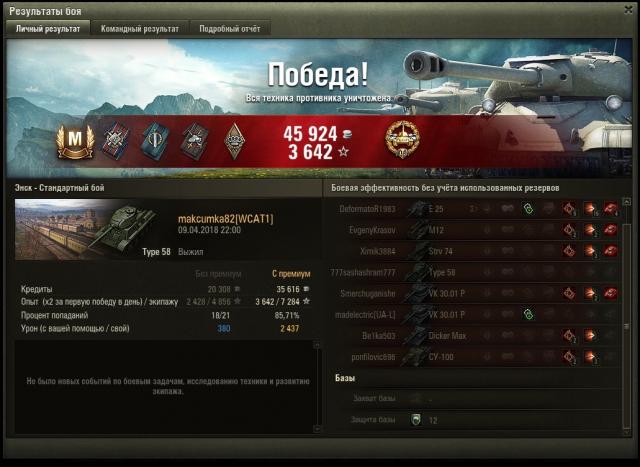The width and height of the screenshot is (640, 467).
Task: Show the С премиум earnings column
Action: 286,272
